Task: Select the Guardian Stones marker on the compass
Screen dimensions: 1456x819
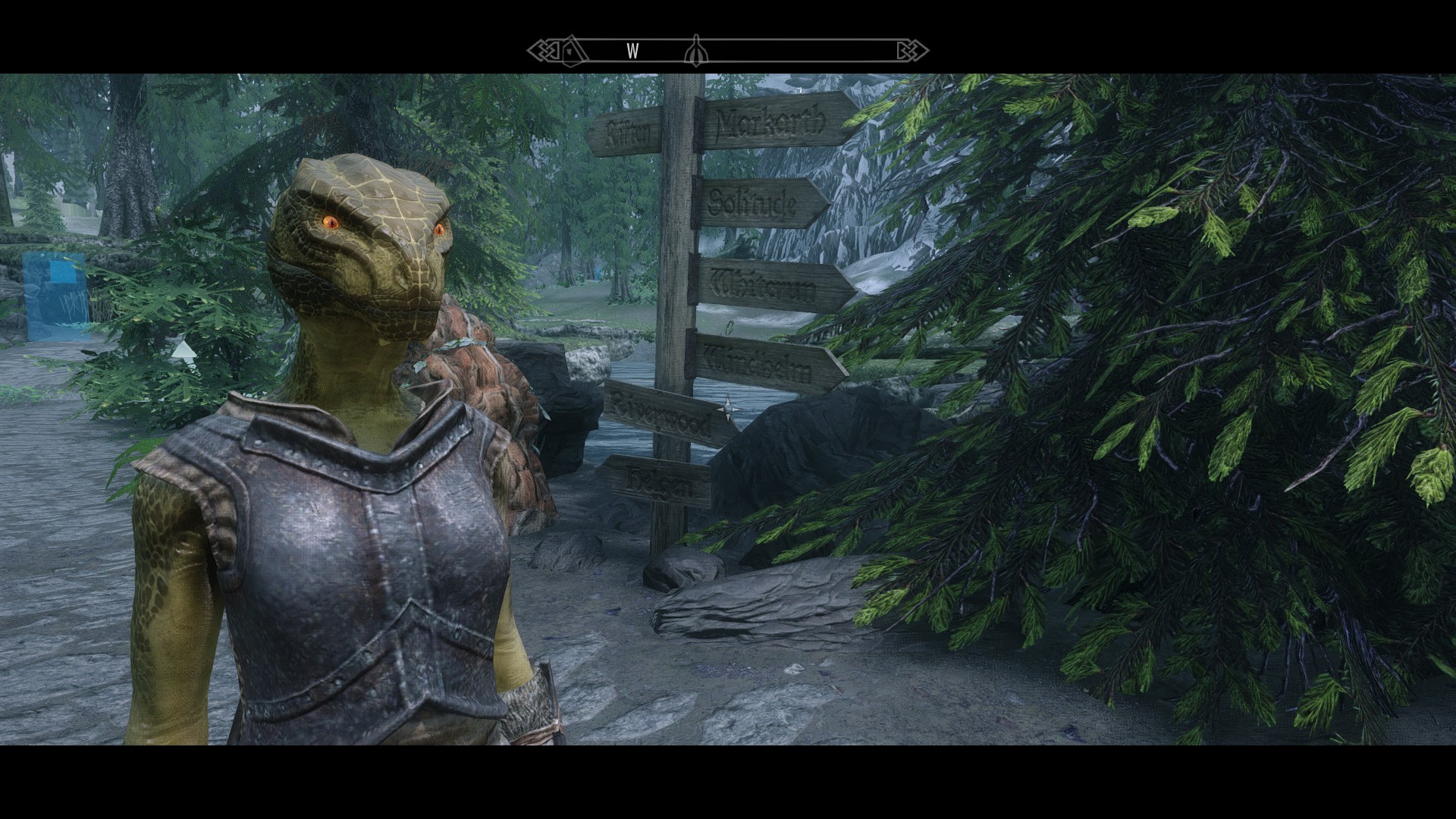Action: [x=694, y=52]
